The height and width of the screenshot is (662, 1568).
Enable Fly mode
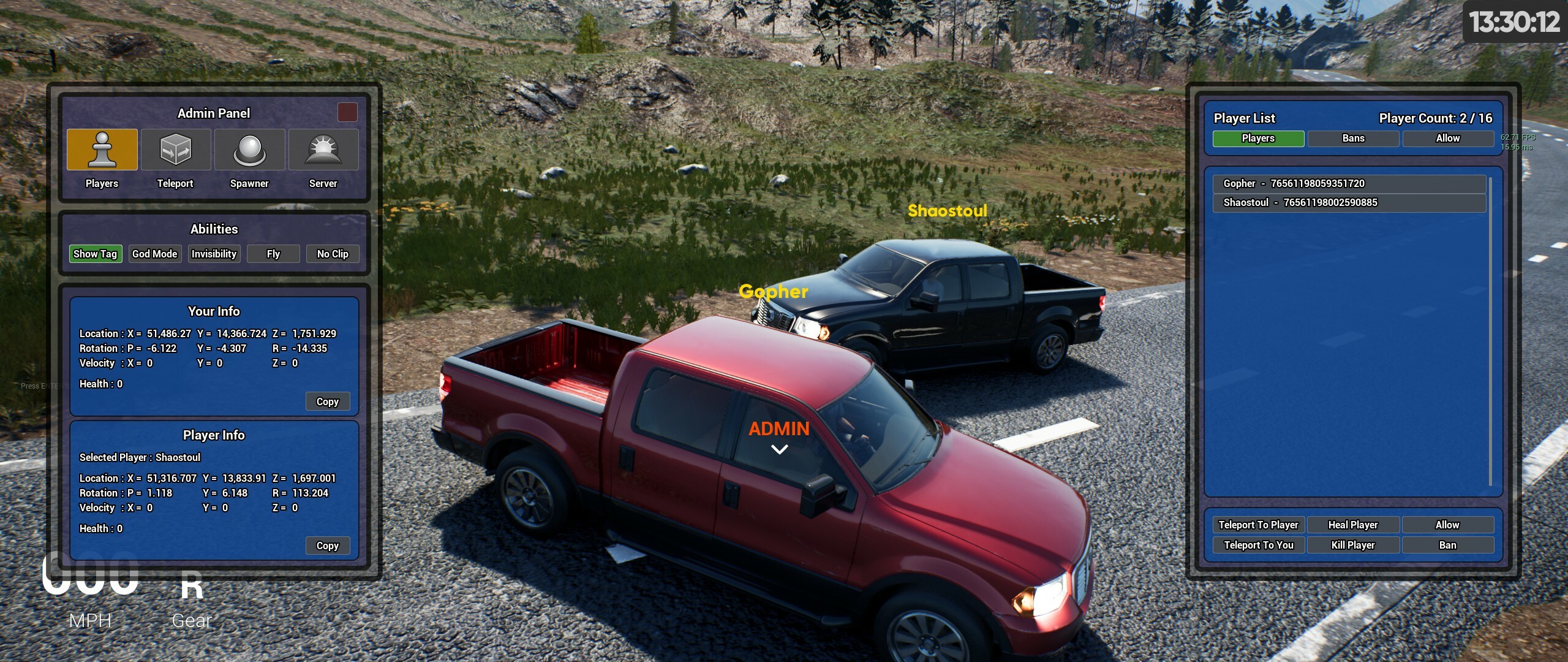coord(273,253)
